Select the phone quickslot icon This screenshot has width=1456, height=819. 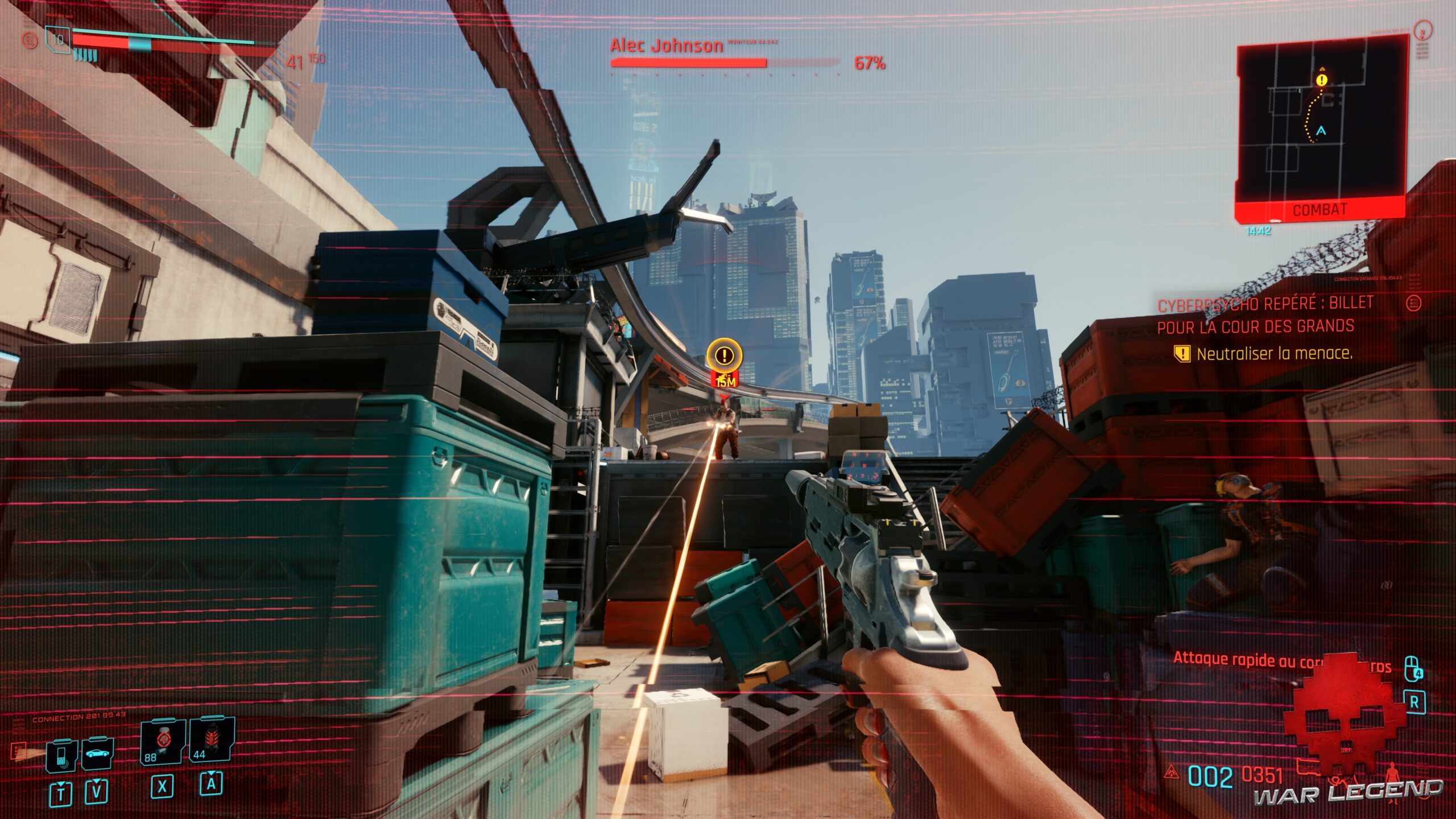coord(61,755)
